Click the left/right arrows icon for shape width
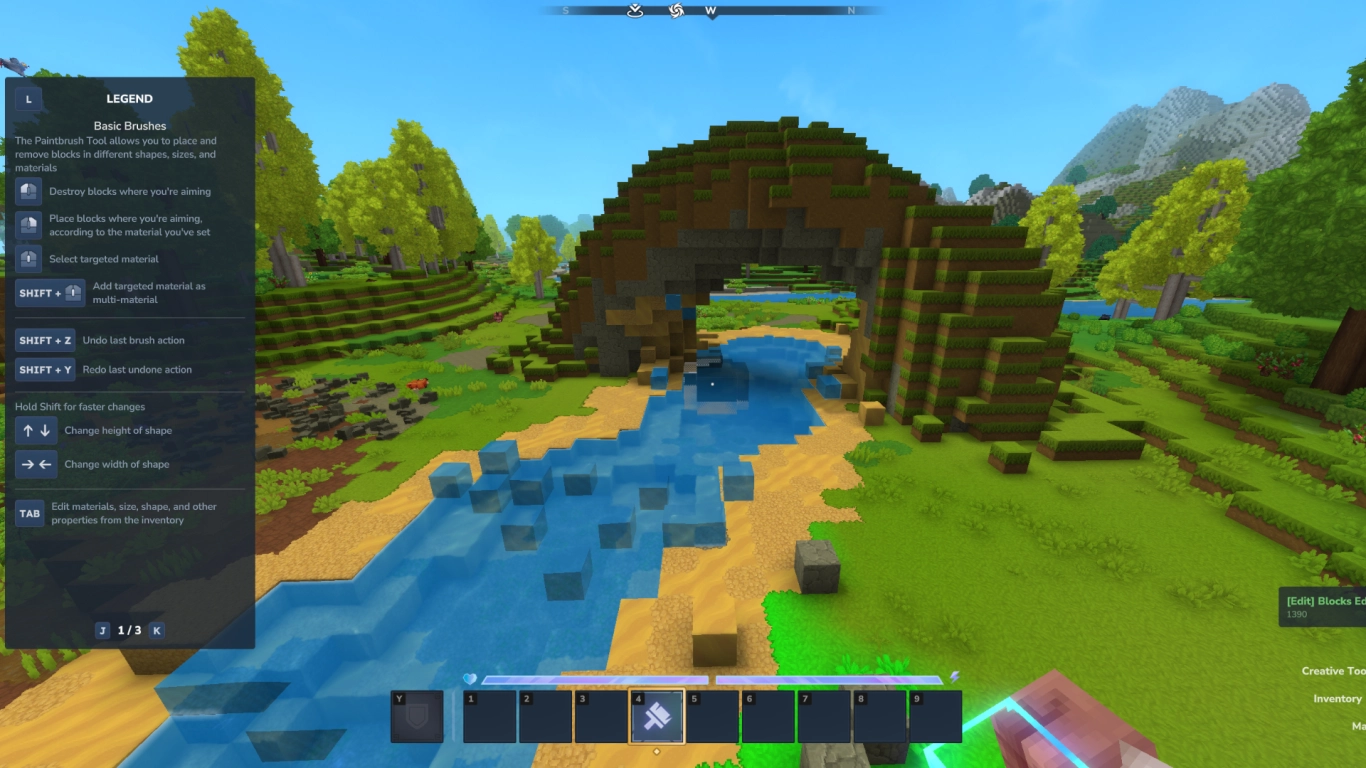Screen dimensions: 1366x768 [35, 464]
